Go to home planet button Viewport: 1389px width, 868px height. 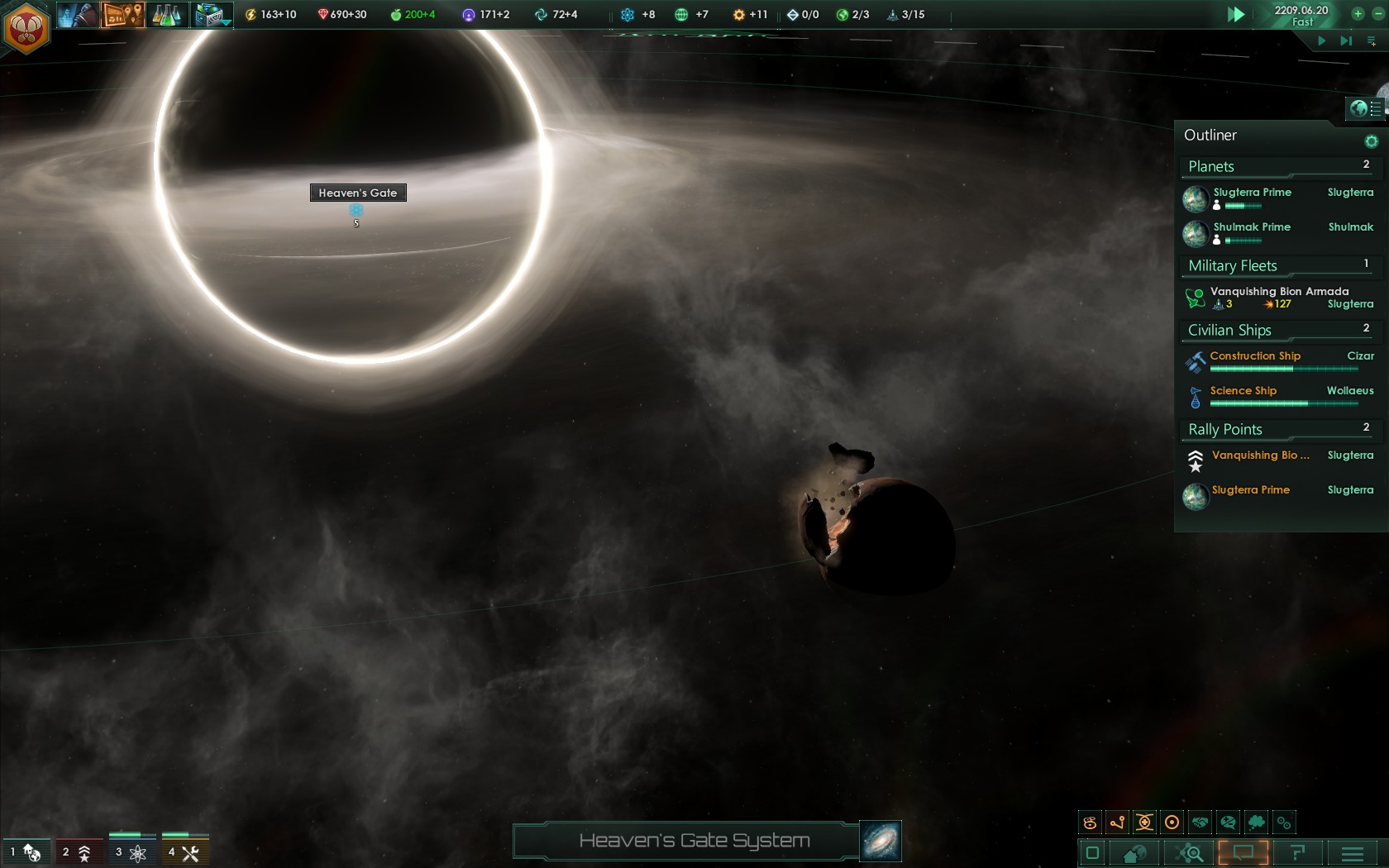coord(1134,853)
